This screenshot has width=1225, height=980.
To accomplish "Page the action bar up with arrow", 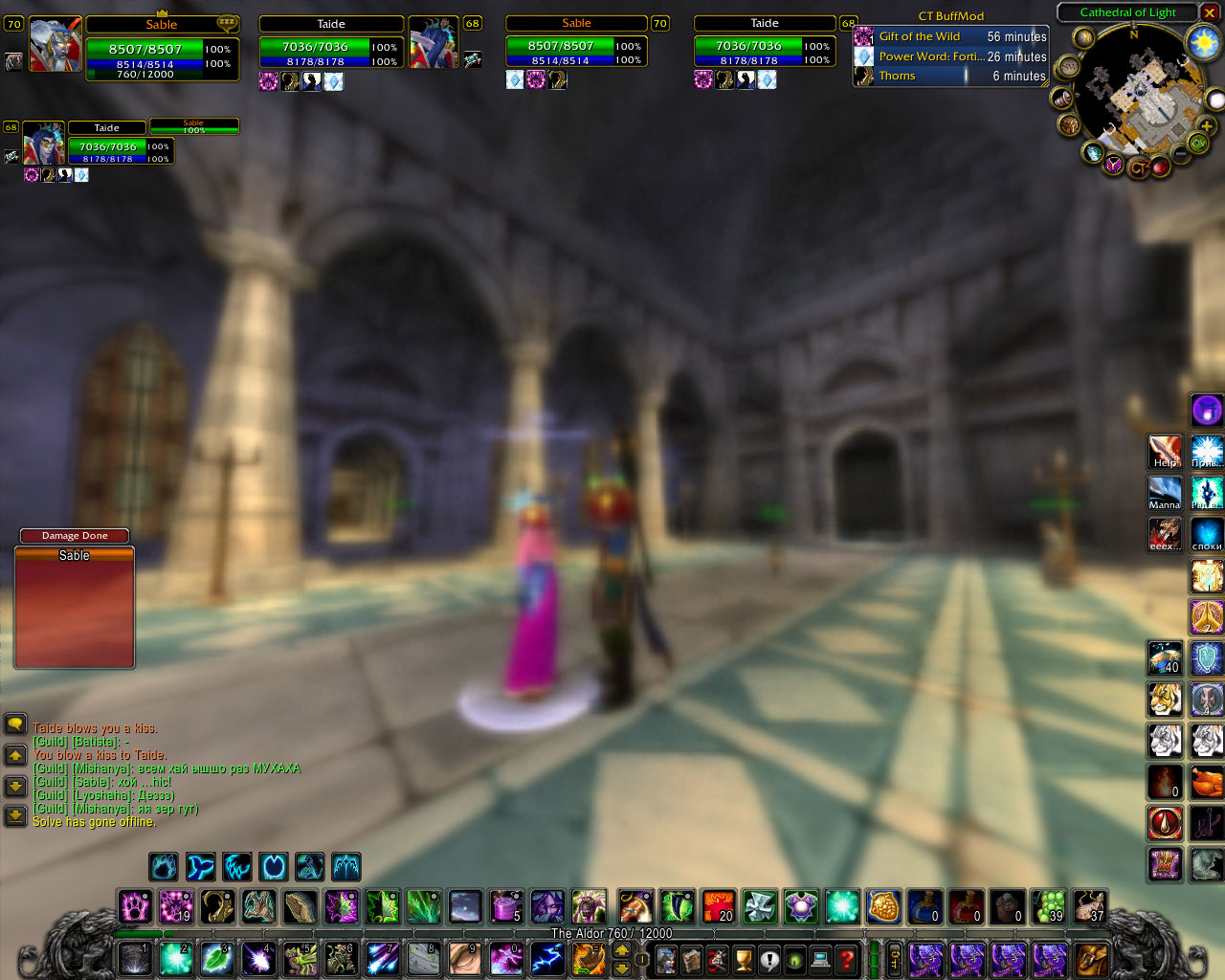I will pos(621,950).
